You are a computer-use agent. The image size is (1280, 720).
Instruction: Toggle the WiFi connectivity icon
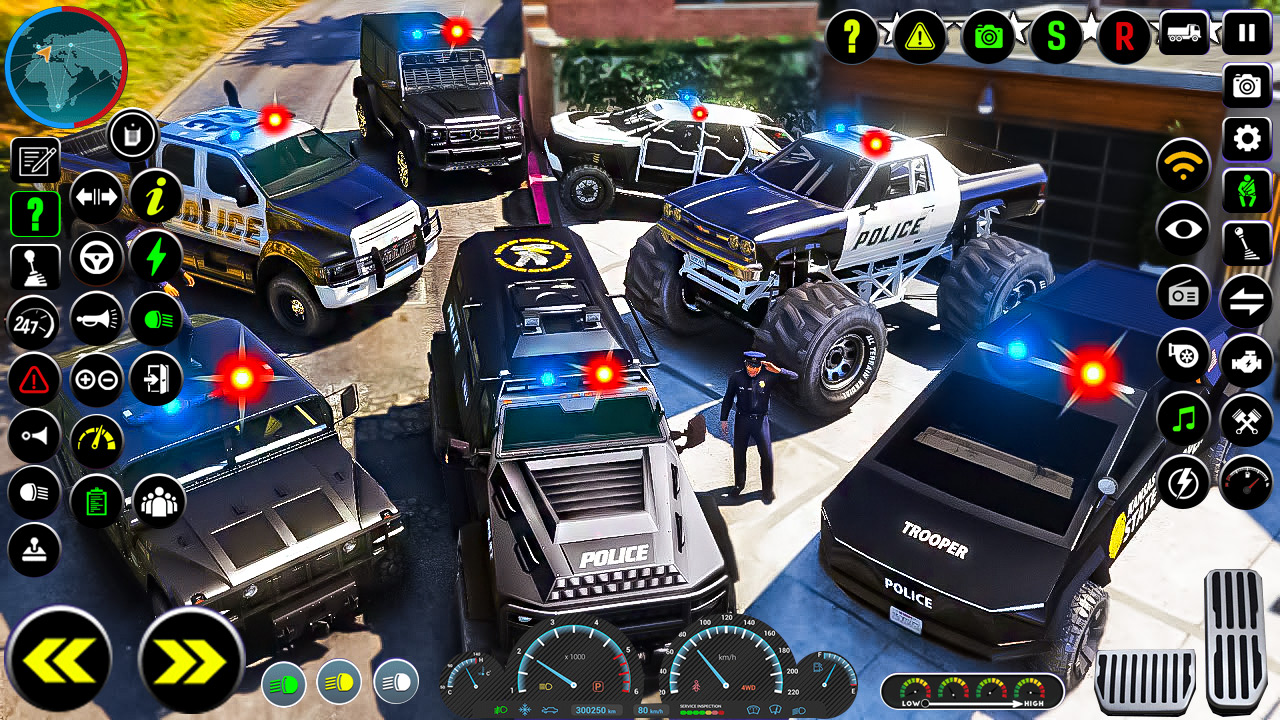click(x=1184, y=164)
